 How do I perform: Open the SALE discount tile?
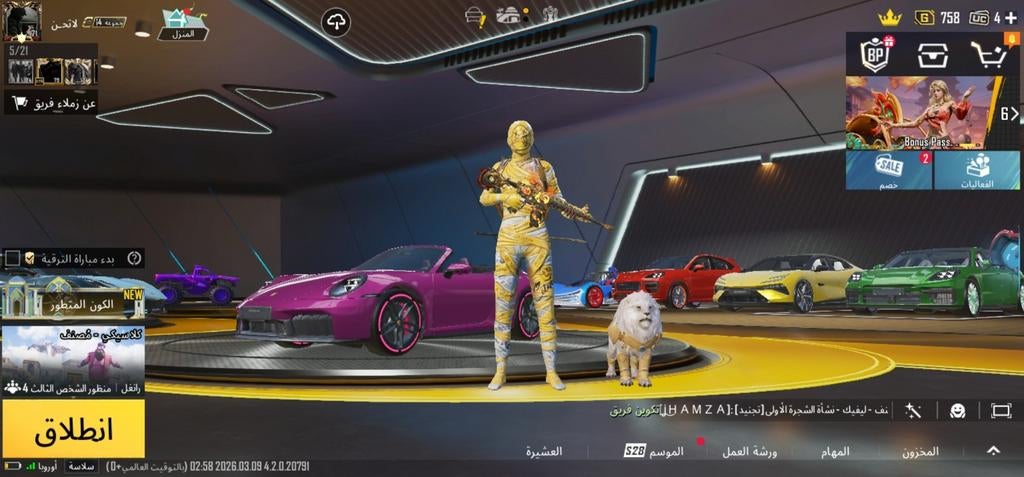[x=889, y=170]
